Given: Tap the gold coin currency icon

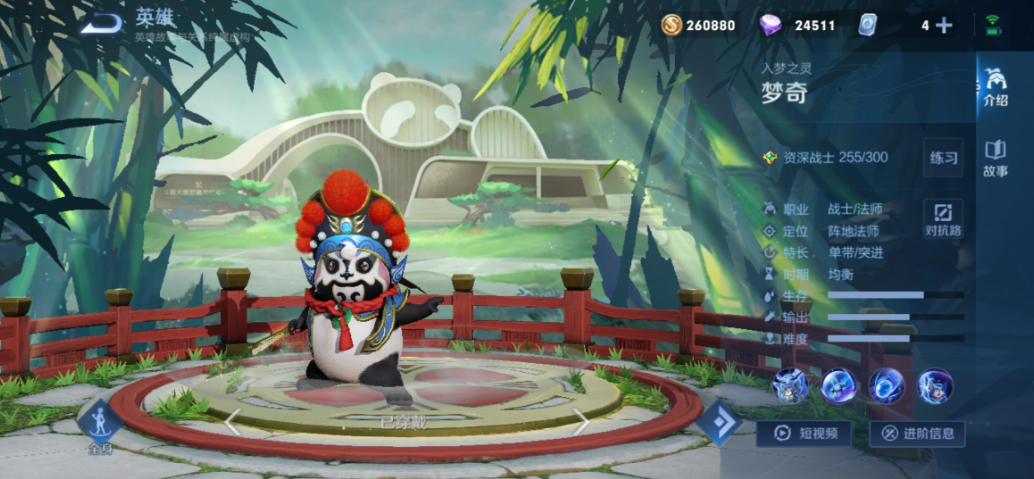Looking at the screenshot, I should click(672, 25).
